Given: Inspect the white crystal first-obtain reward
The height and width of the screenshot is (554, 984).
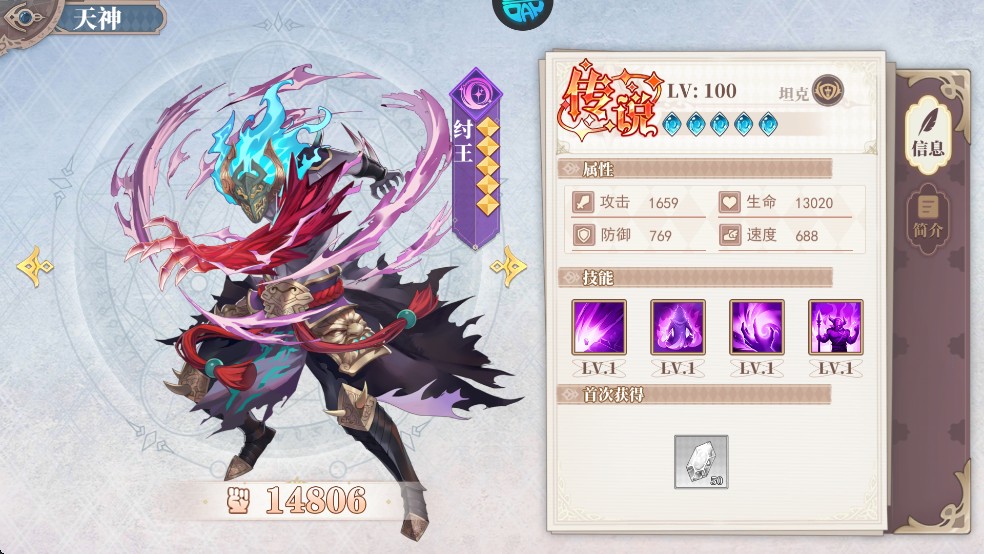Looking at the screenshot, I should 701,461.
